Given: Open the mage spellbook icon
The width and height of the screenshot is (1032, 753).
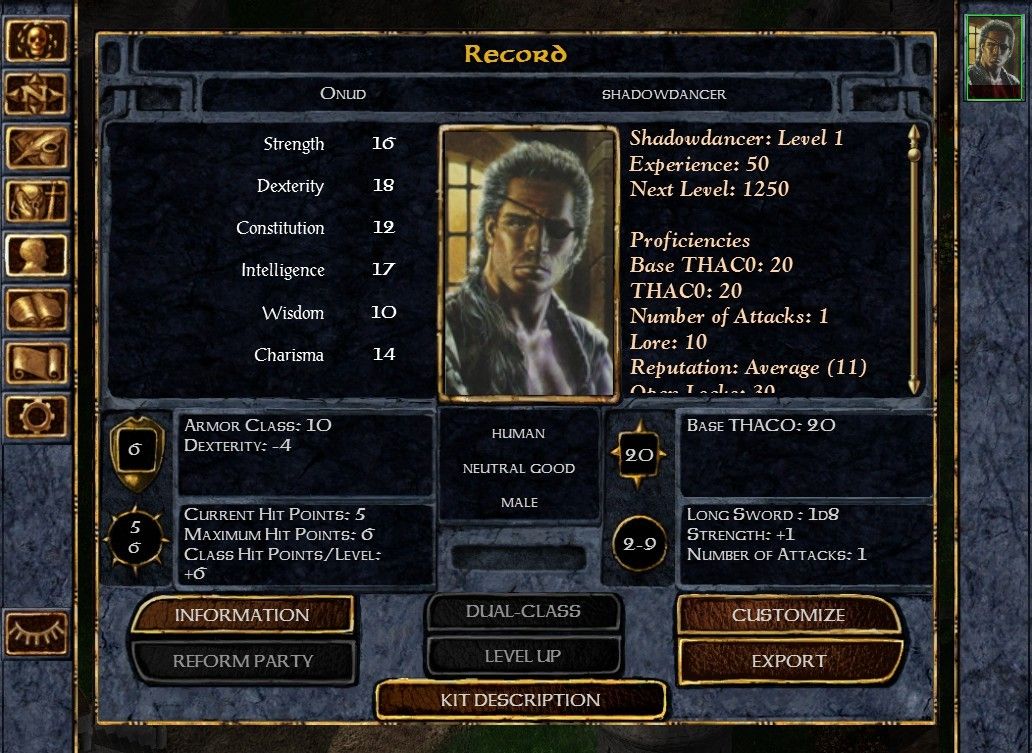Looking at the screenshot, I should (x=37, y=308).
